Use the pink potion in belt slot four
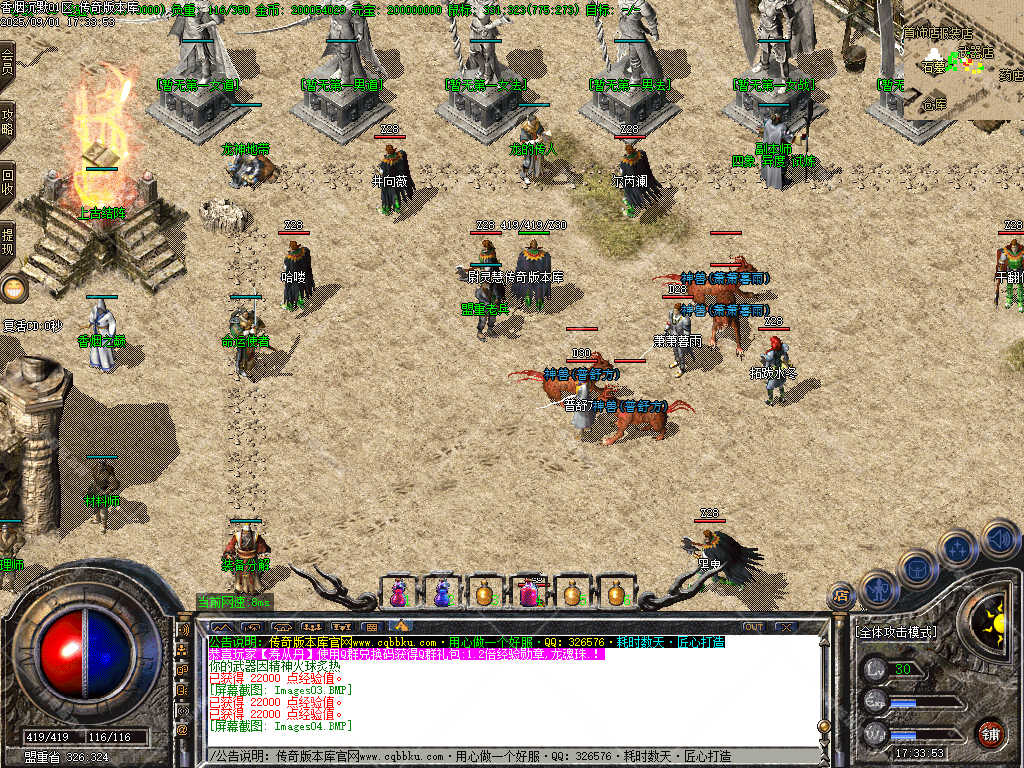Image resolution: width=1024 pixels, height=768 pixels. [x=528, y=593]
